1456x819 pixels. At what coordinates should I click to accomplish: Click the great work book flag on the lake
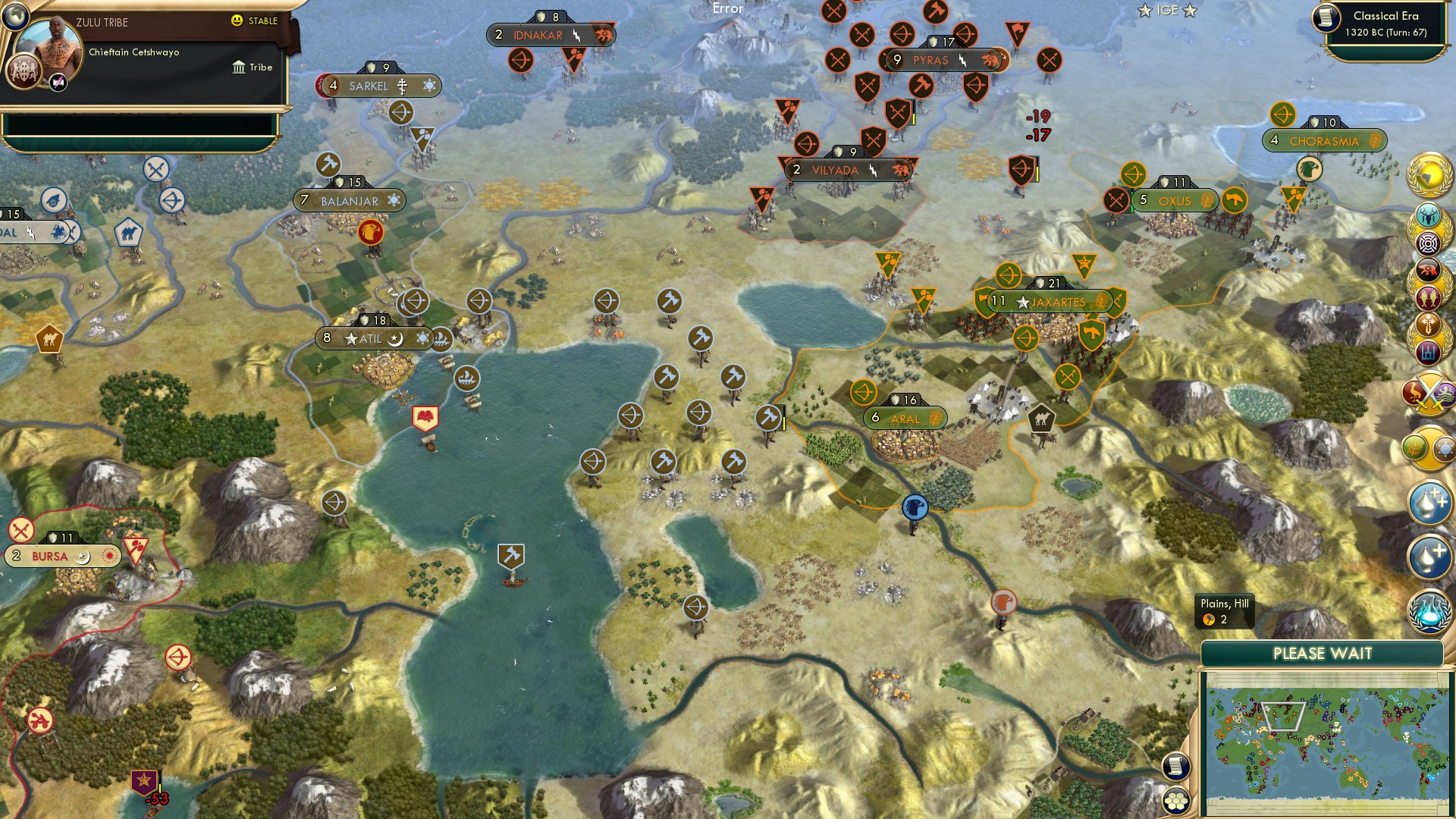pyautogui.click(x=426, y=416)
